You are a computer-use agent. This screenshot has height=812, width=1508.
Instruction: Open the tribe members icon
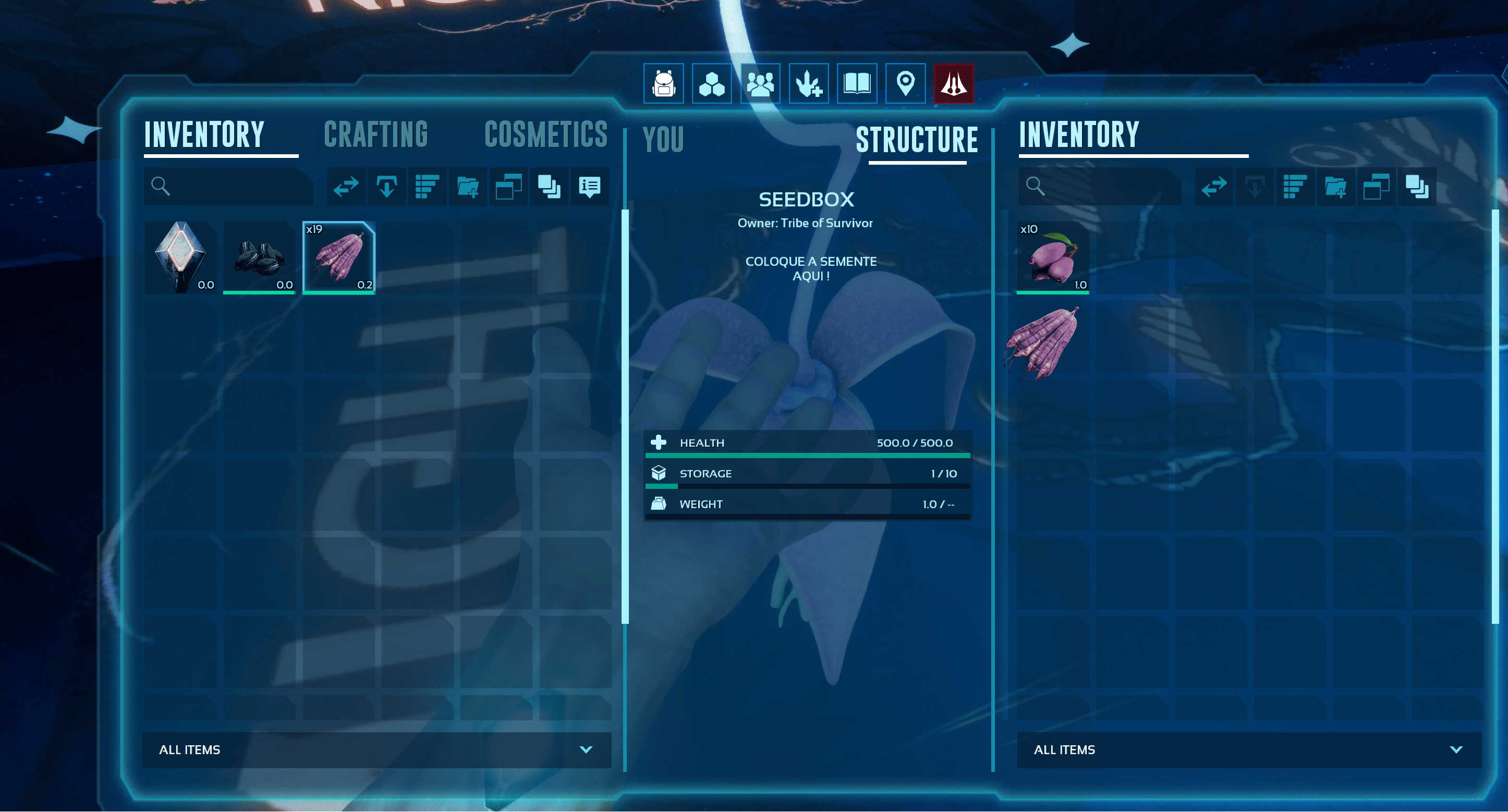tap(760, 84)
